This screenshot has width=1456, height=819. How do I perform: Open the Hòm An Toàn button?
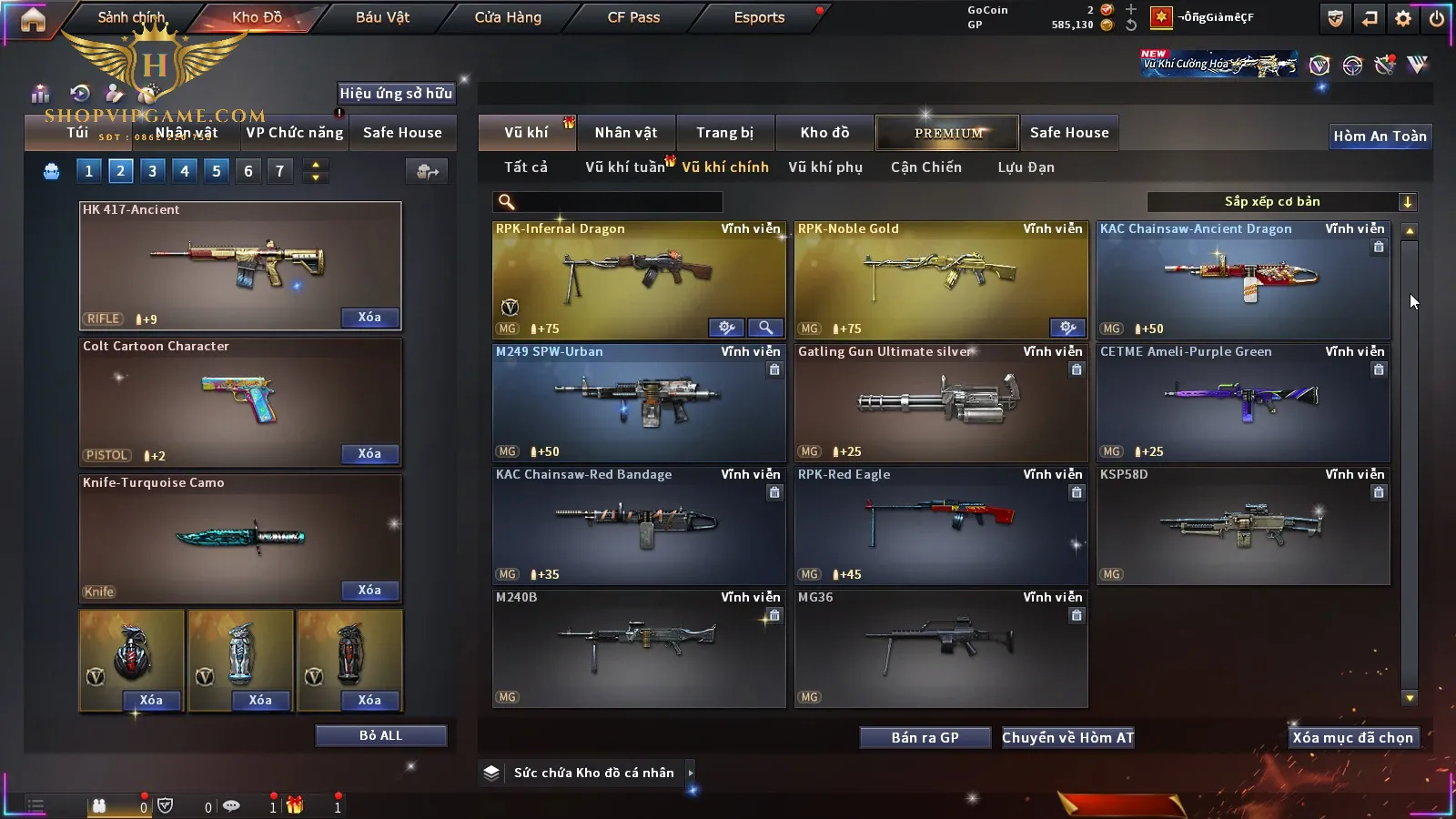[1380, 136]
